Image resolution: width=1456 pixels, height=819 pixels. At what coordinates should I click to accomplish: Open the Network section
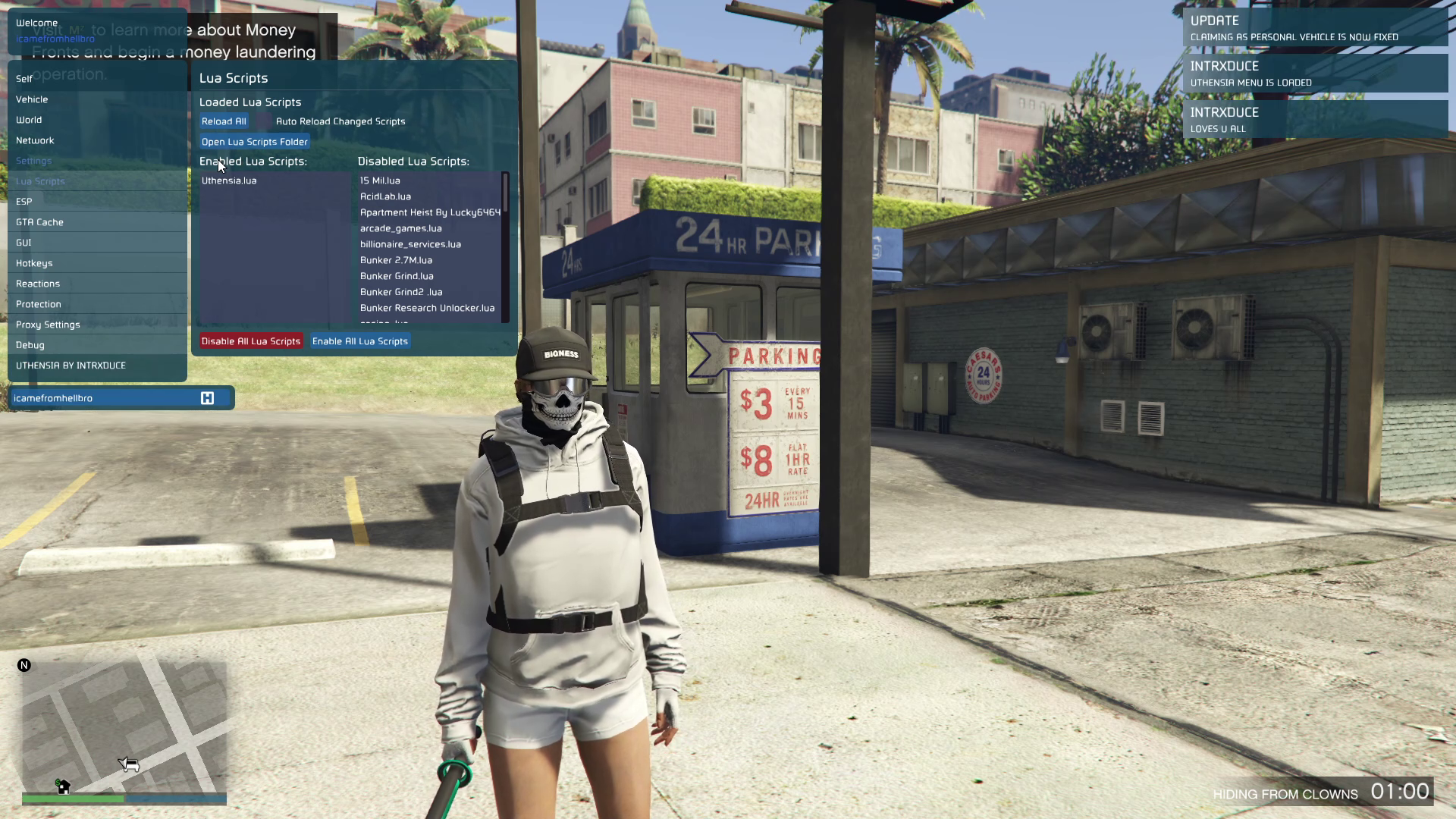click(35, 140)
